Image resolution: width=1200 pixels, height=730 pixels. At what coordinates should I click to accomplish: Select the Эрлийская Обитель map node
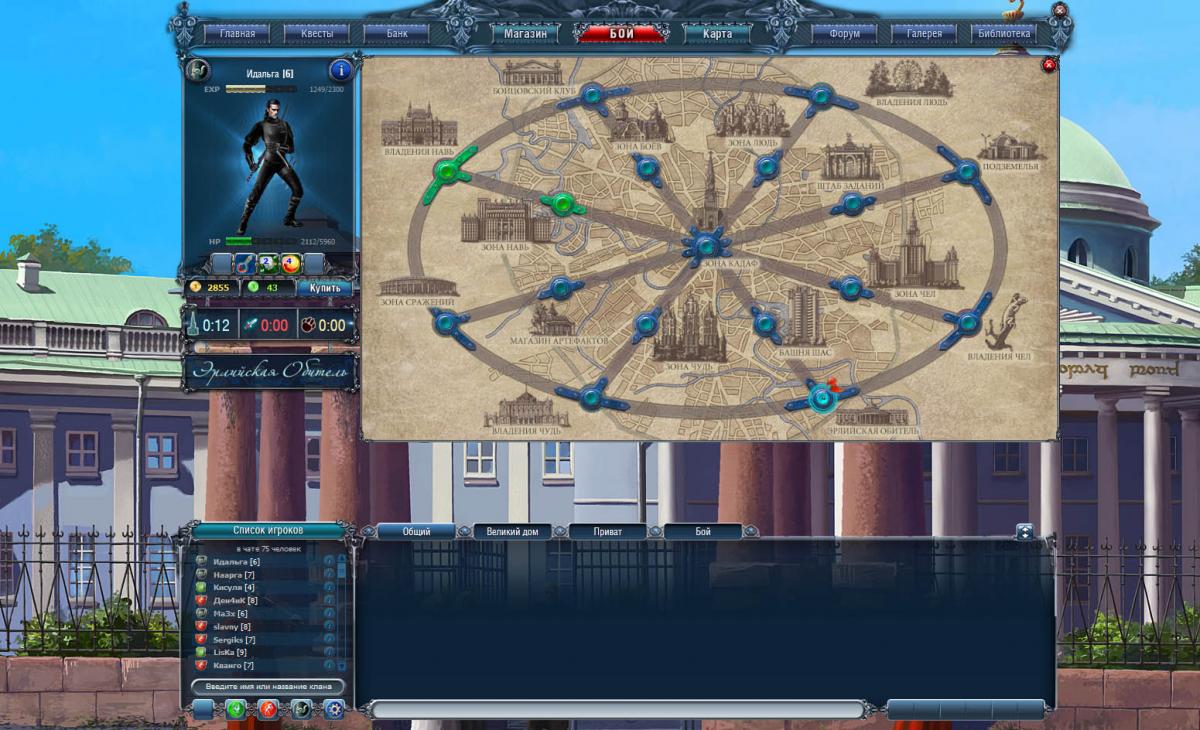point(822,399)
